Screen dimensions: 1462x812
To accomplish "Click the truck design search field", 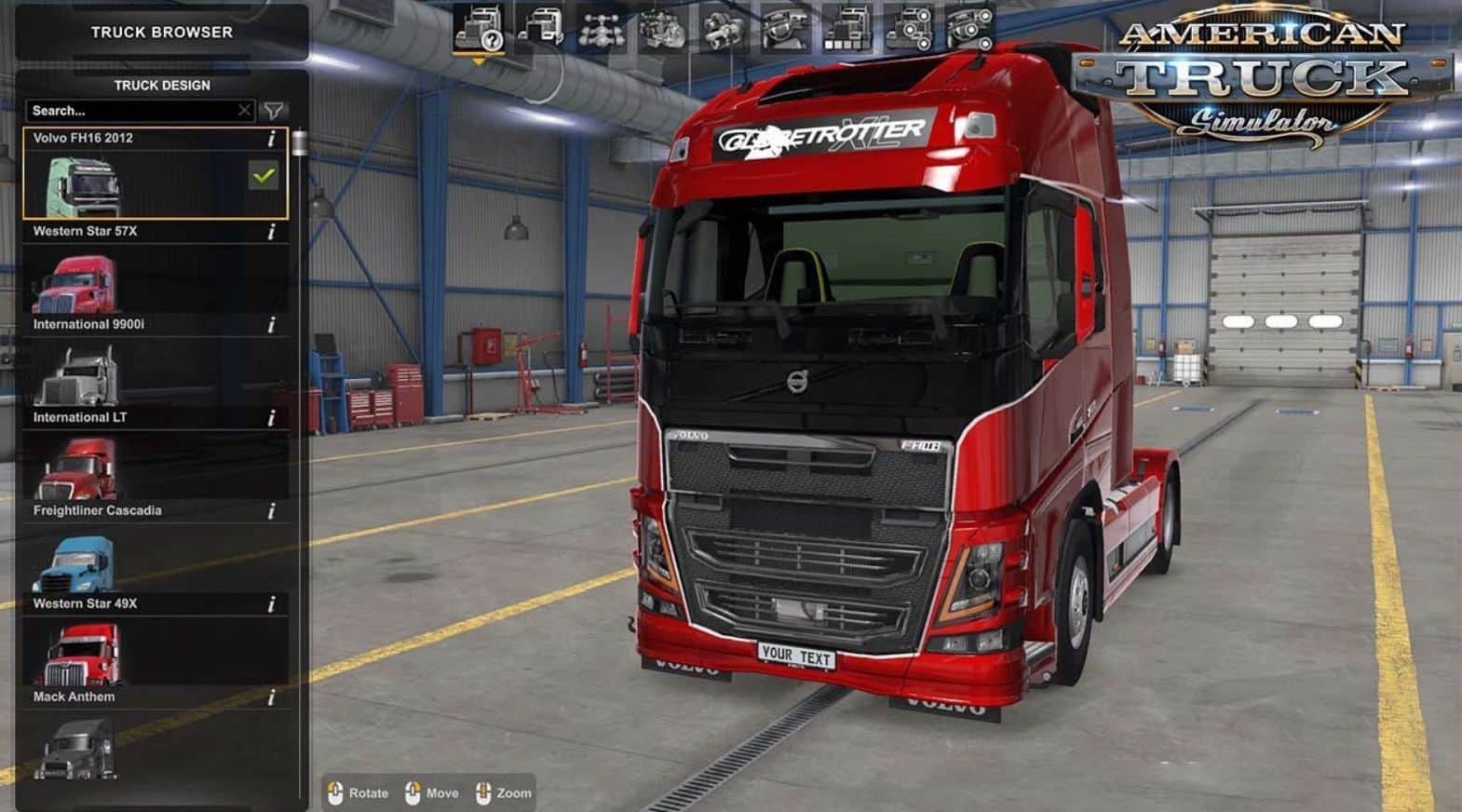I will pyautogui.click(x=130, y=111).
